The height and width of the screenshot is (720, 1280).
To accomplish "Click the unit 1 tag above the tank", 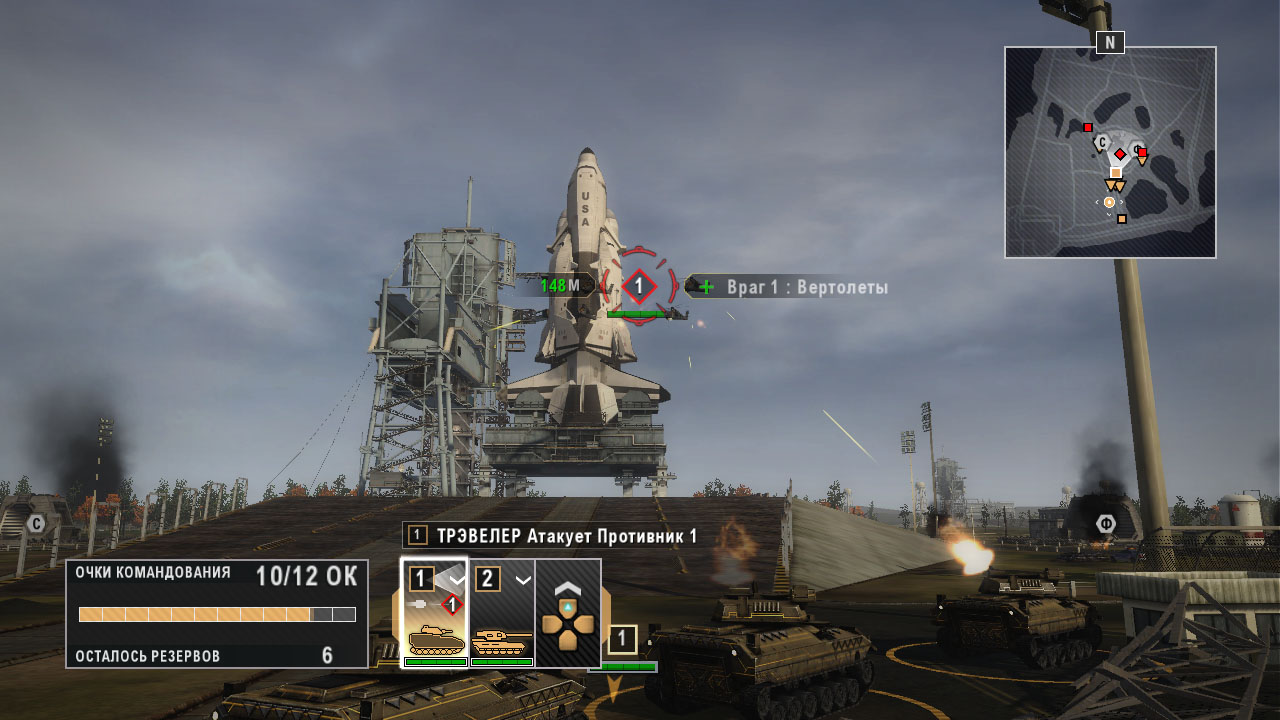I will 622,640.
